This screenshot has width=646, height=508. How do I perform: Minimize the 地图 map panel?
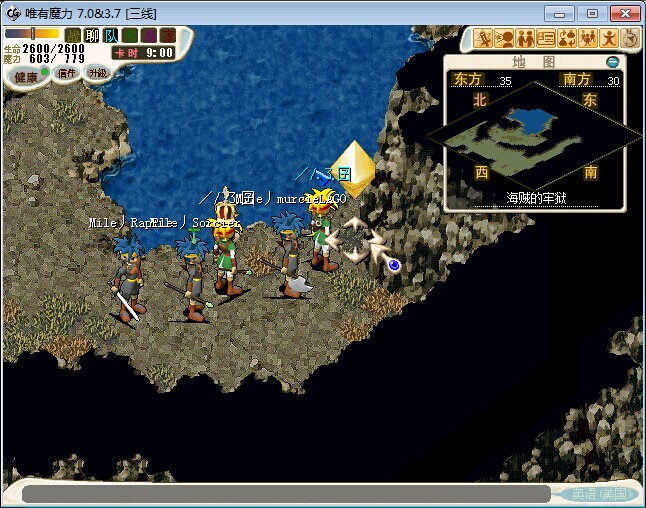click(x=613, y=62)
